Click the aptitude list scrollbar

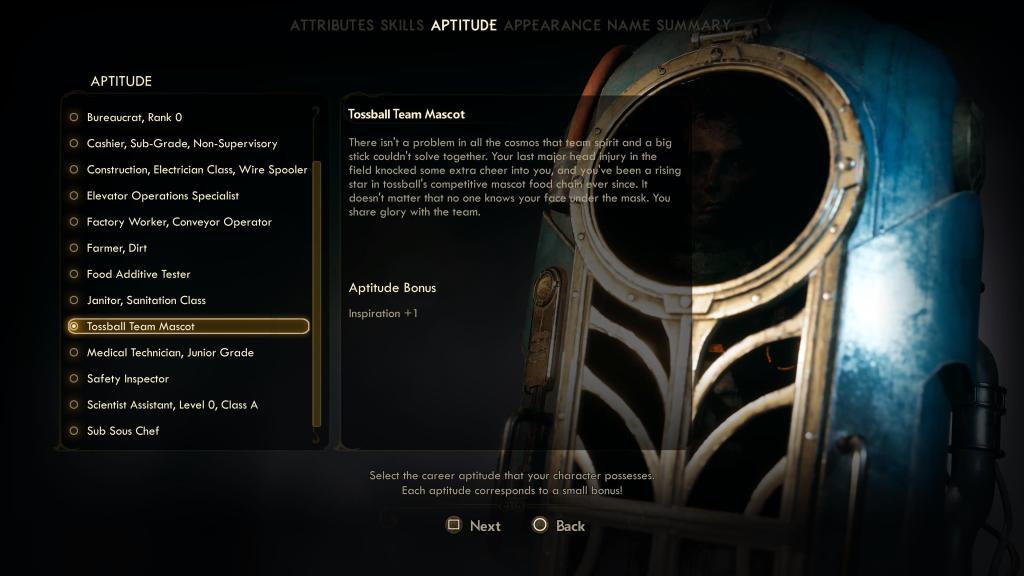317,290
